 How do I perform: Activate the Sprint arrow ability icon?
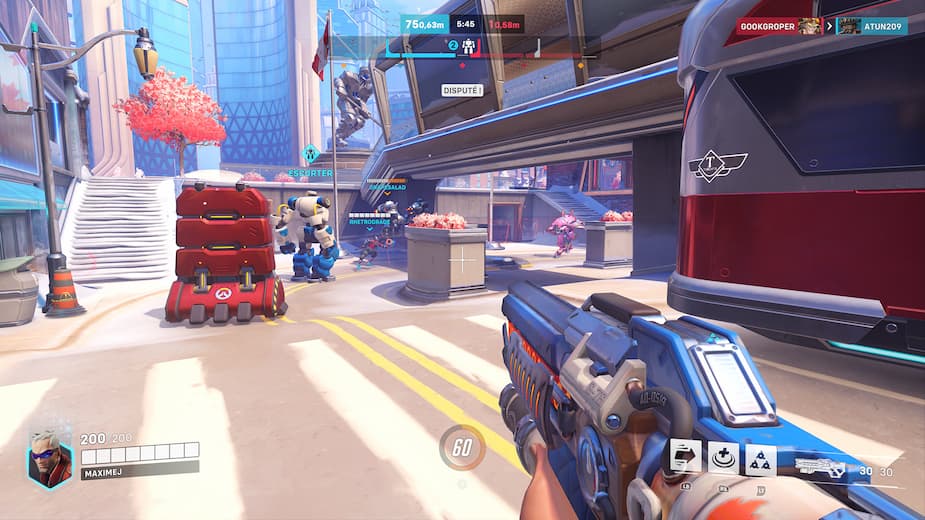click(685, 457)
